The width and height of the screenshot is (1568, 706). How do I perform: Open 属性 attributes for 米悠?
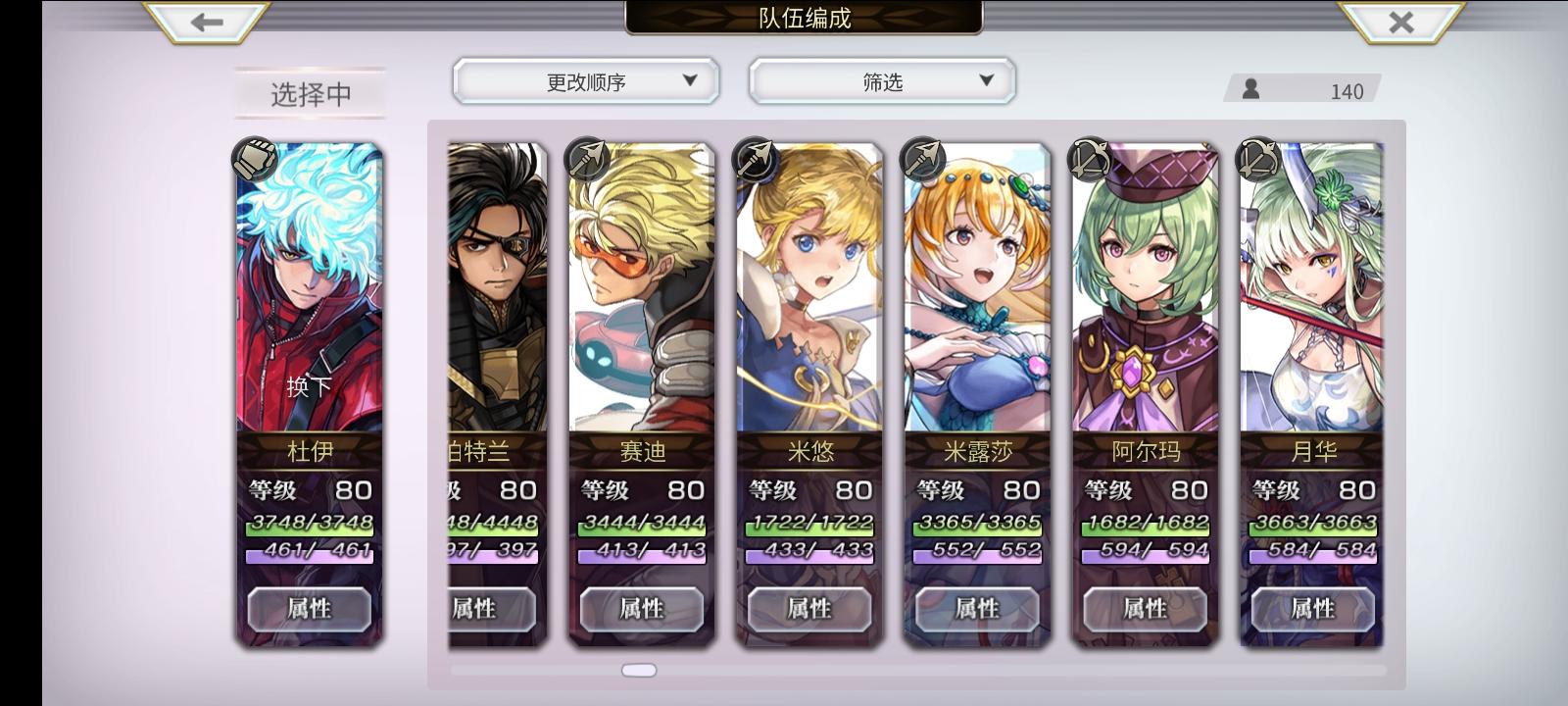coord(807,609)
